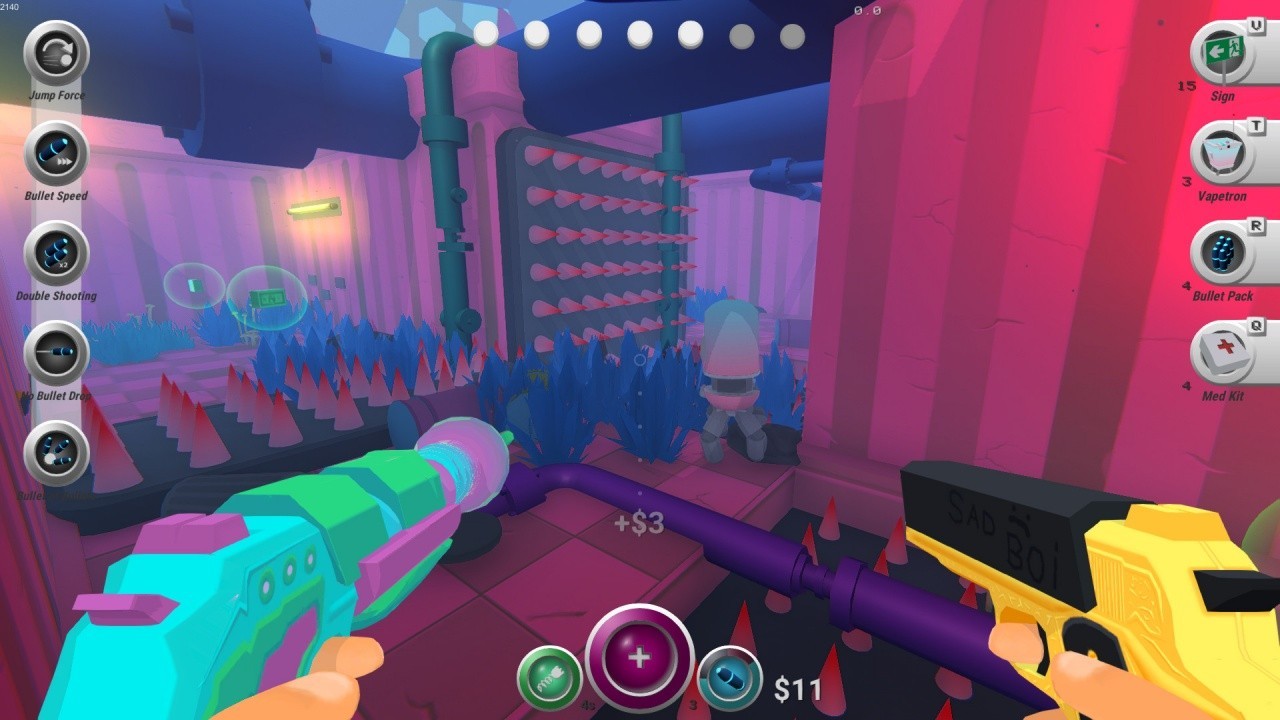Click the large magenta plus health orb
1280x720 pixels.
[x=640, y=658]
